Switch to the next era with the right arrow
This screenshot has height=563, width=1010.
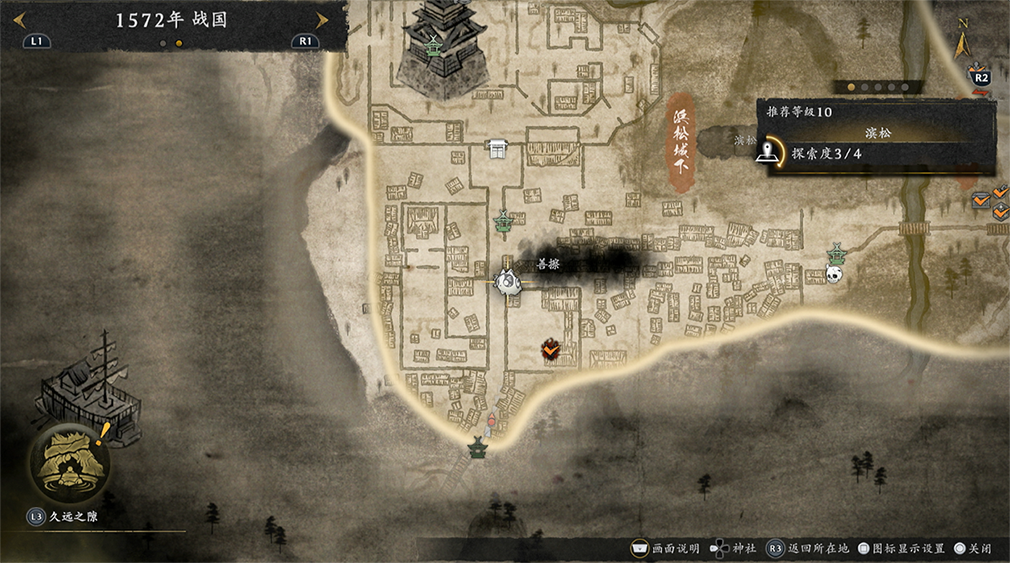(x=321, y=20)
